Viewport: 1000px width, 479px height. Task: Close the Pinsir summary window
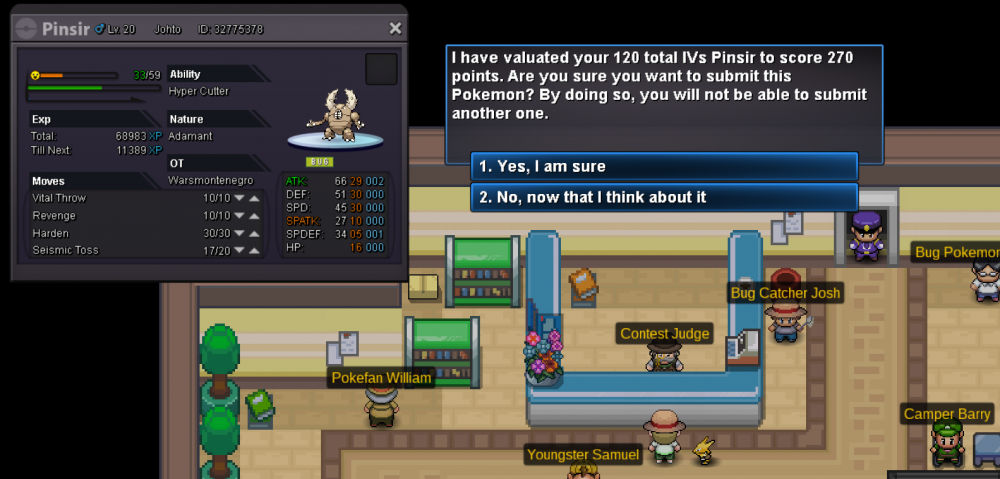pyautogui.click(x=395, y=29)
